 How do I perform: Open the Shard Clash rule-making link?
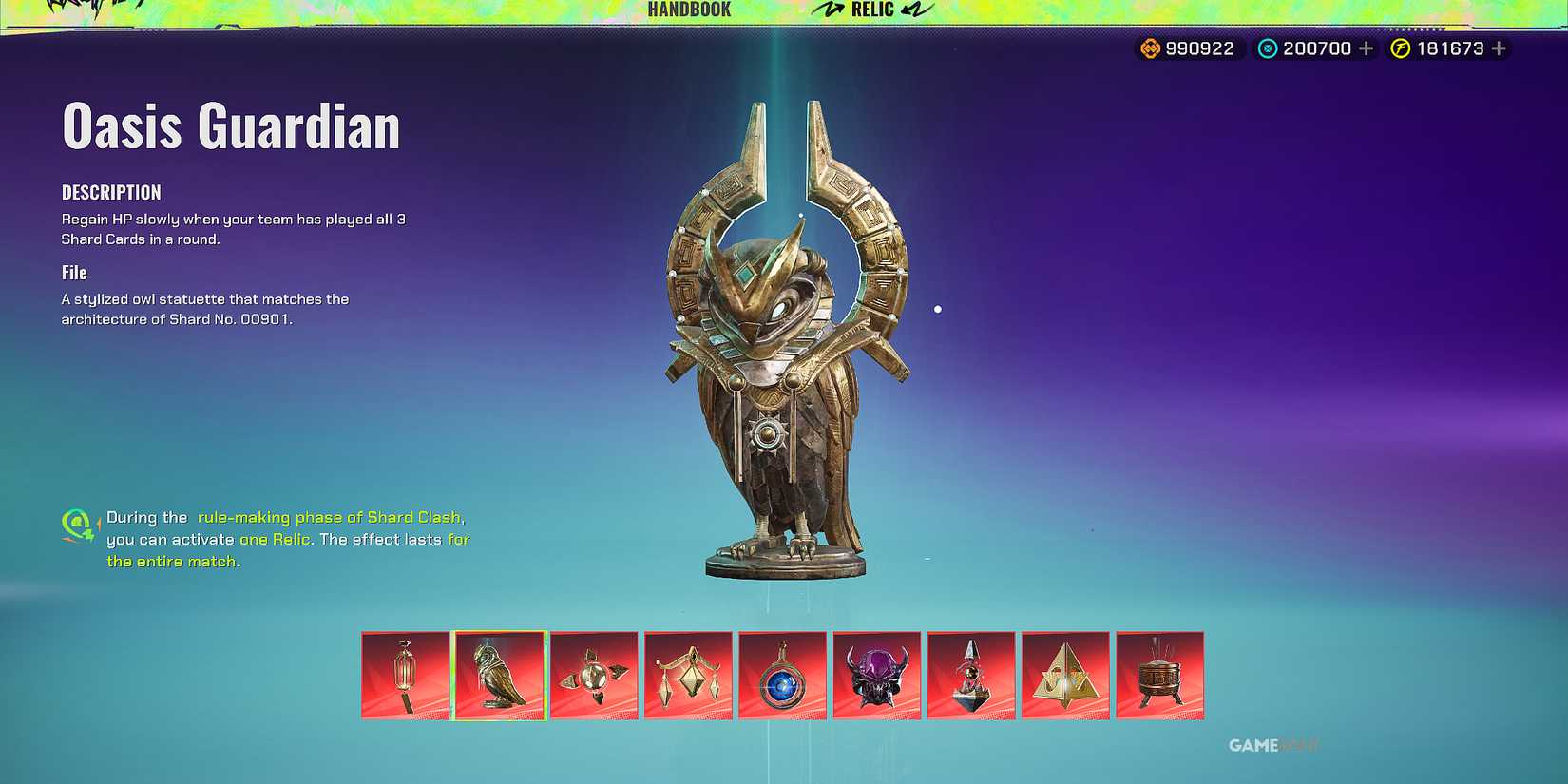pyautogui.click(x=331, y=517)
